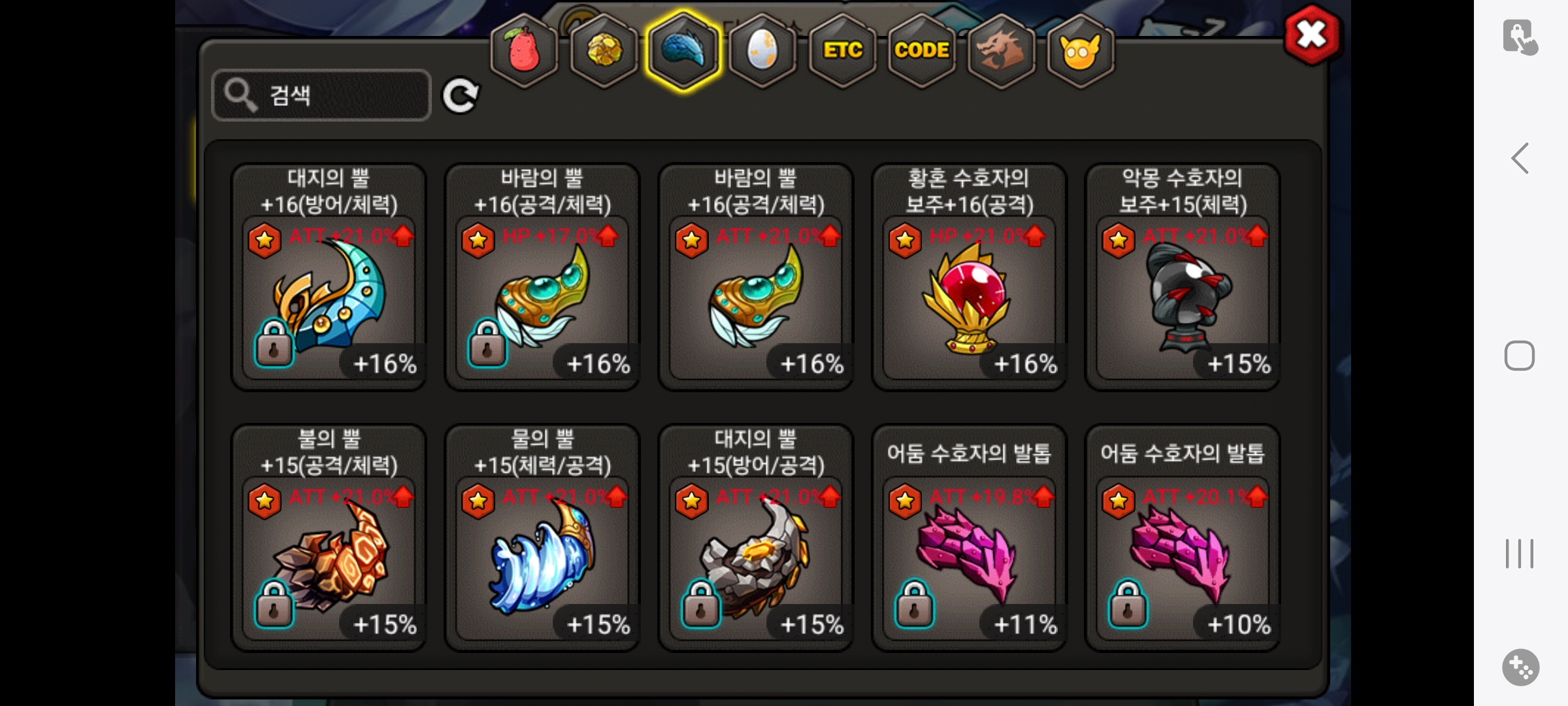Refresh the item list with the circular arrow
The image size is (1568, 706).
461,96
